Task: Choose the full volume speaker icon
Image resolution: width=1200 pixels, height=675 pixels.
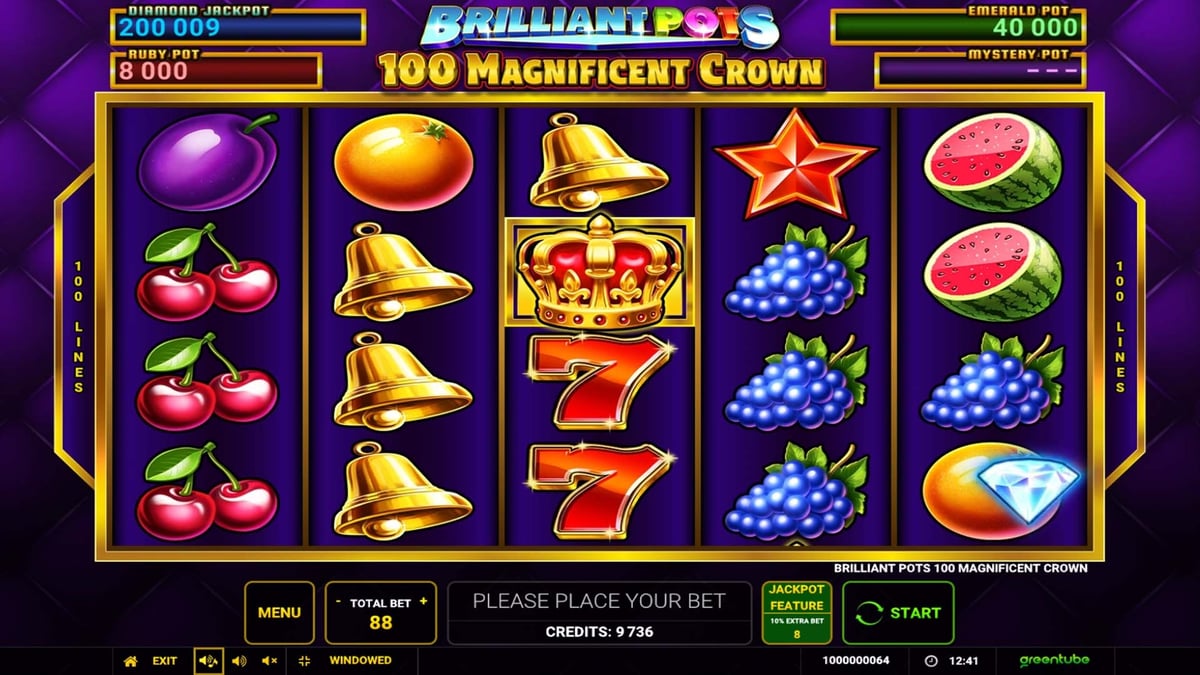Action: click(239, 661)
